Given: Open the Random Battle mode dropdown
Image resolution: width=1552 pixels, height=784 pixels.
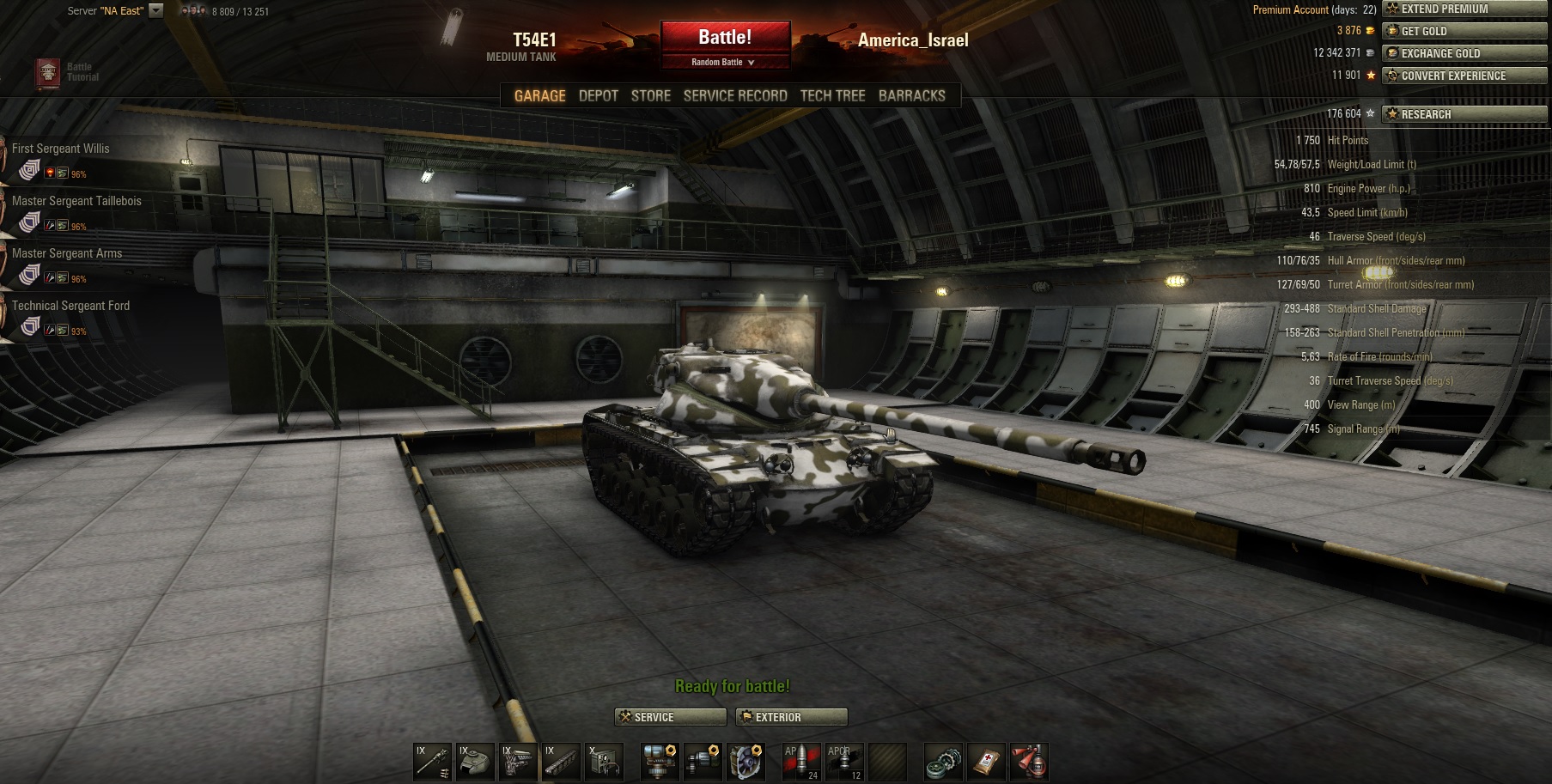Looking at the screenshot, I should click(724, 63).
